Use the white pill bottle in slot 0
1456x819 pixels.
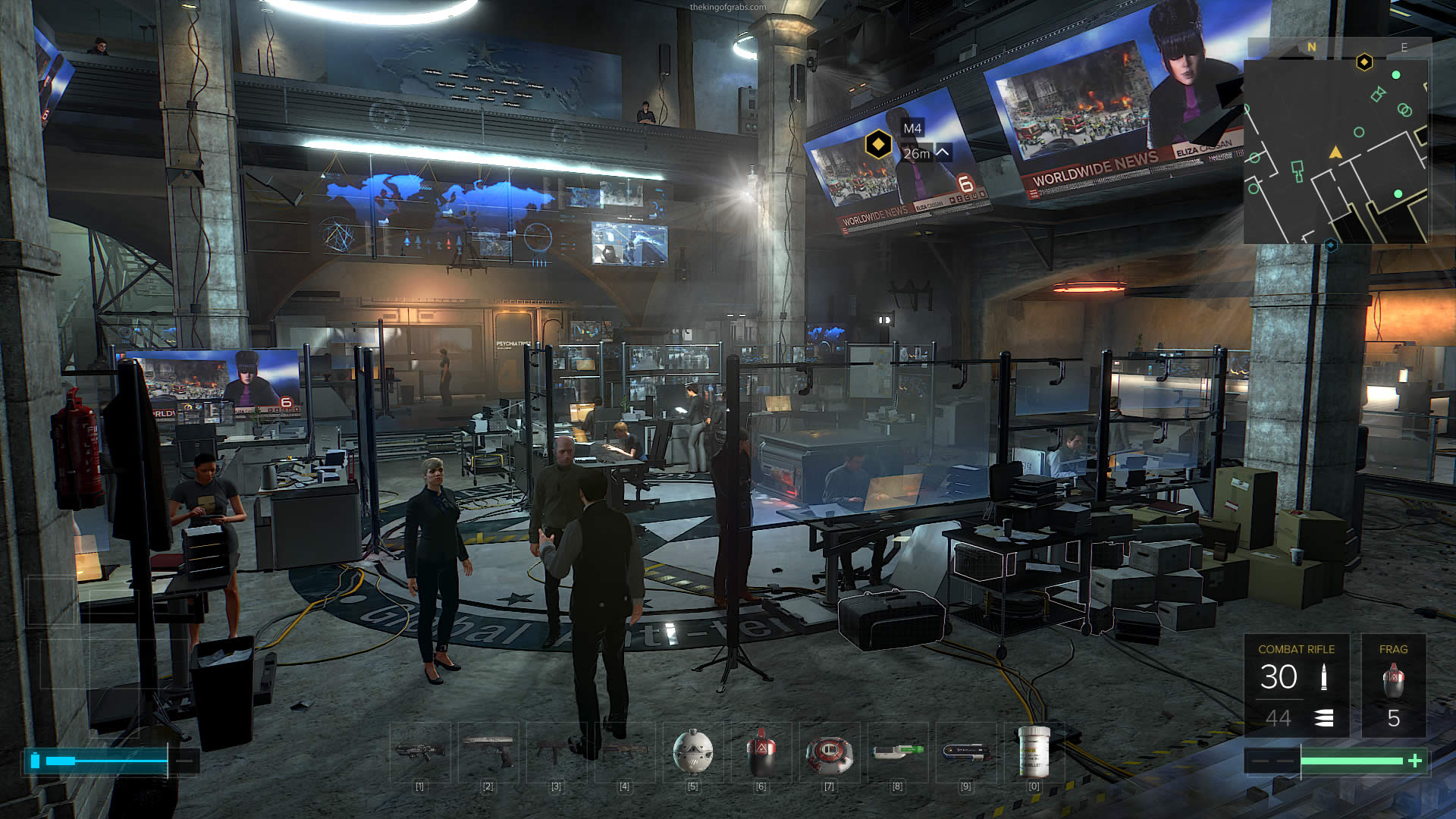click(x=1034, y=752)
